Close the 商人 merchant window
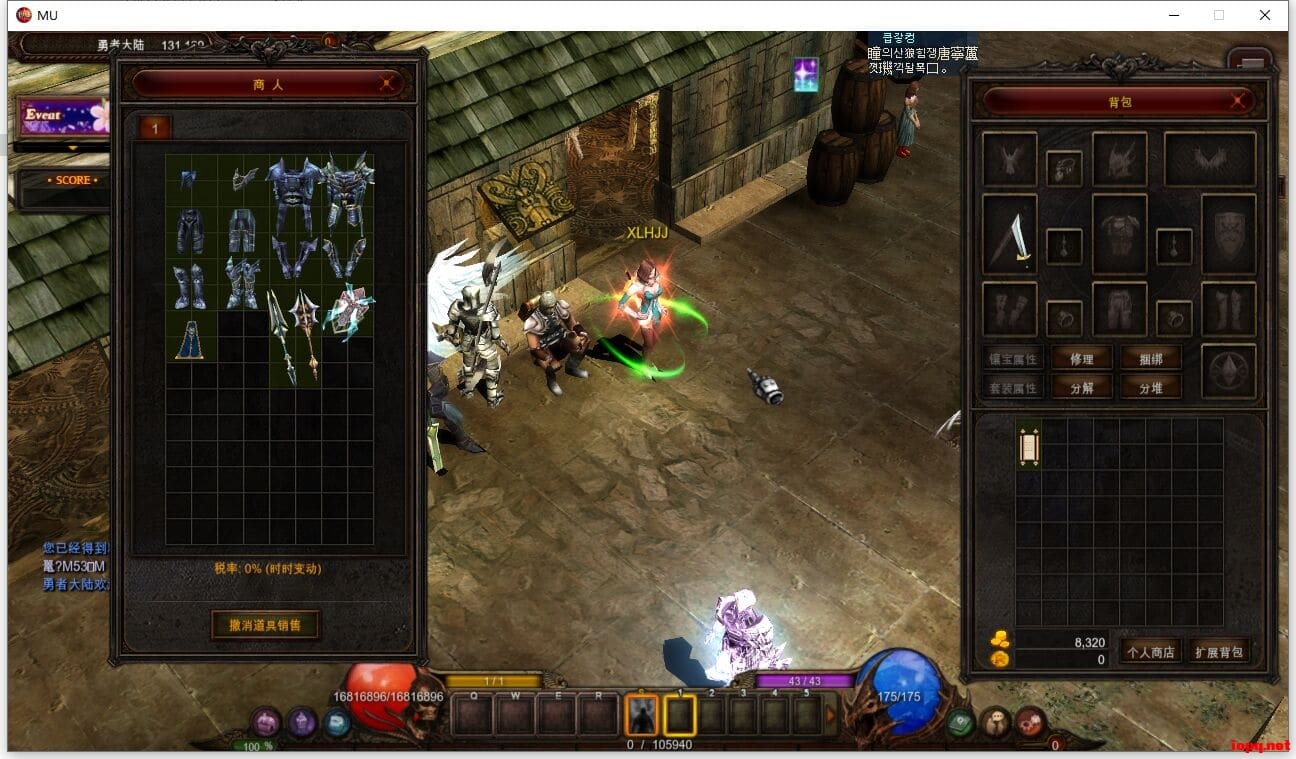Screen dimensions: 1296x759 point(388,85)
